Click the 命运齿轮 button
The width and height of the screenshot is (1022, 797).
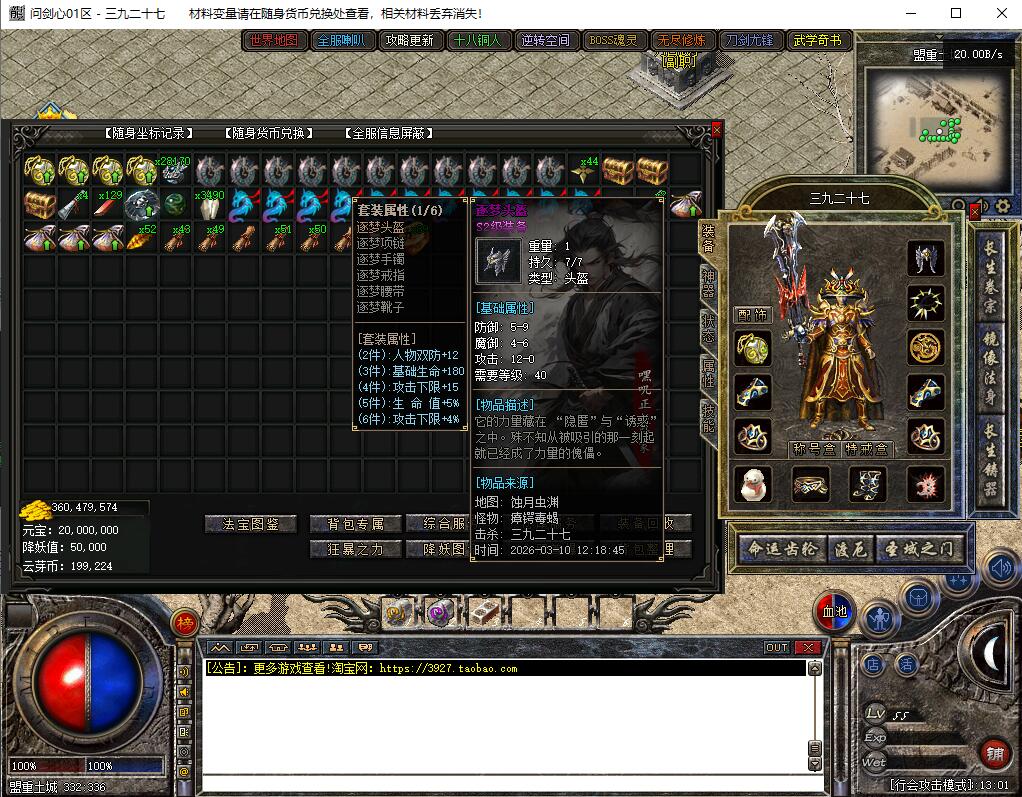click(782, 549)
